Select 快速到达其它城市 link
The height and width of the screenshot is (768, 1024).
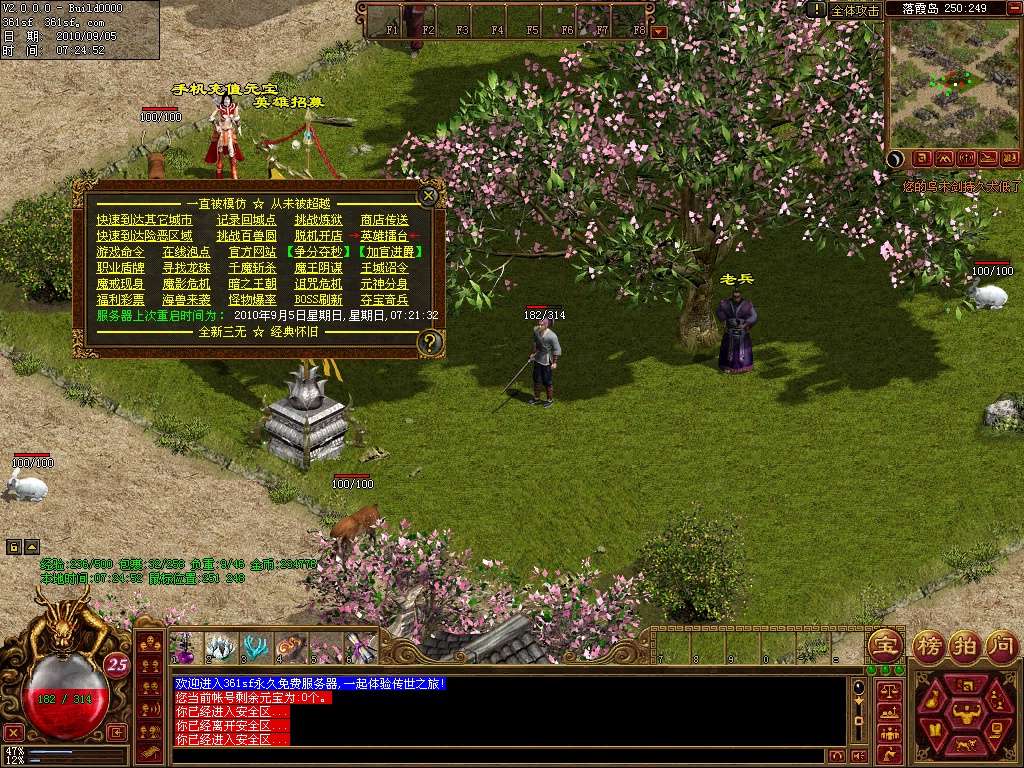(x=144, y=220)
